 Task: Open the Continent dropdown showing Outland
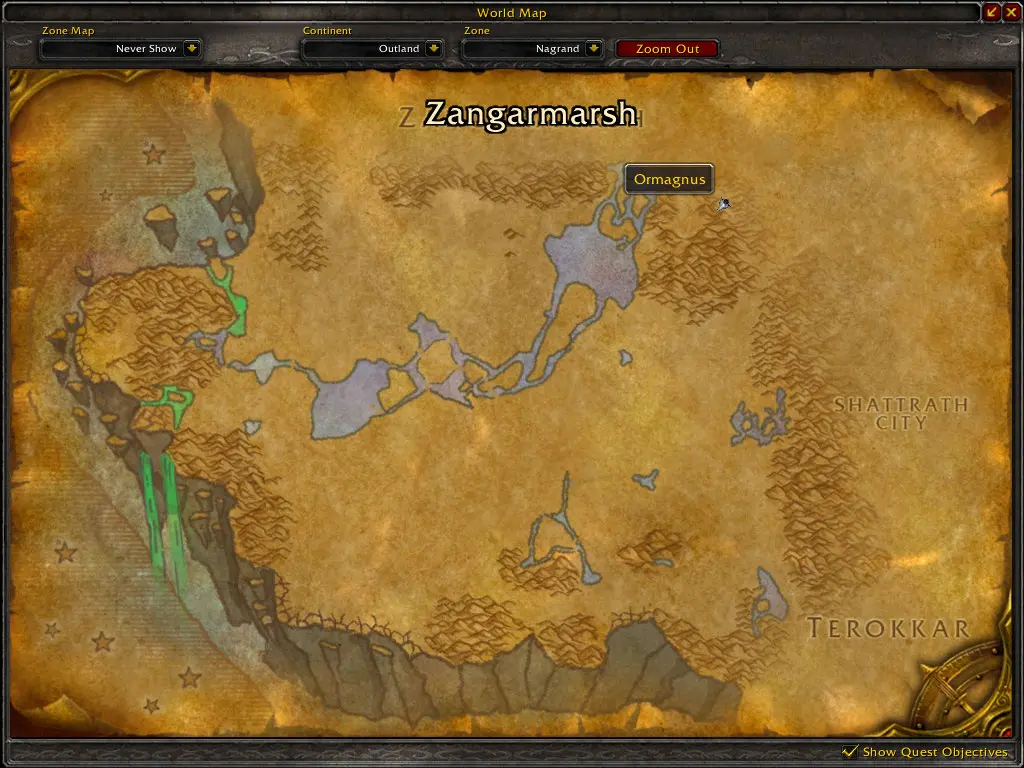pos(434,49)
